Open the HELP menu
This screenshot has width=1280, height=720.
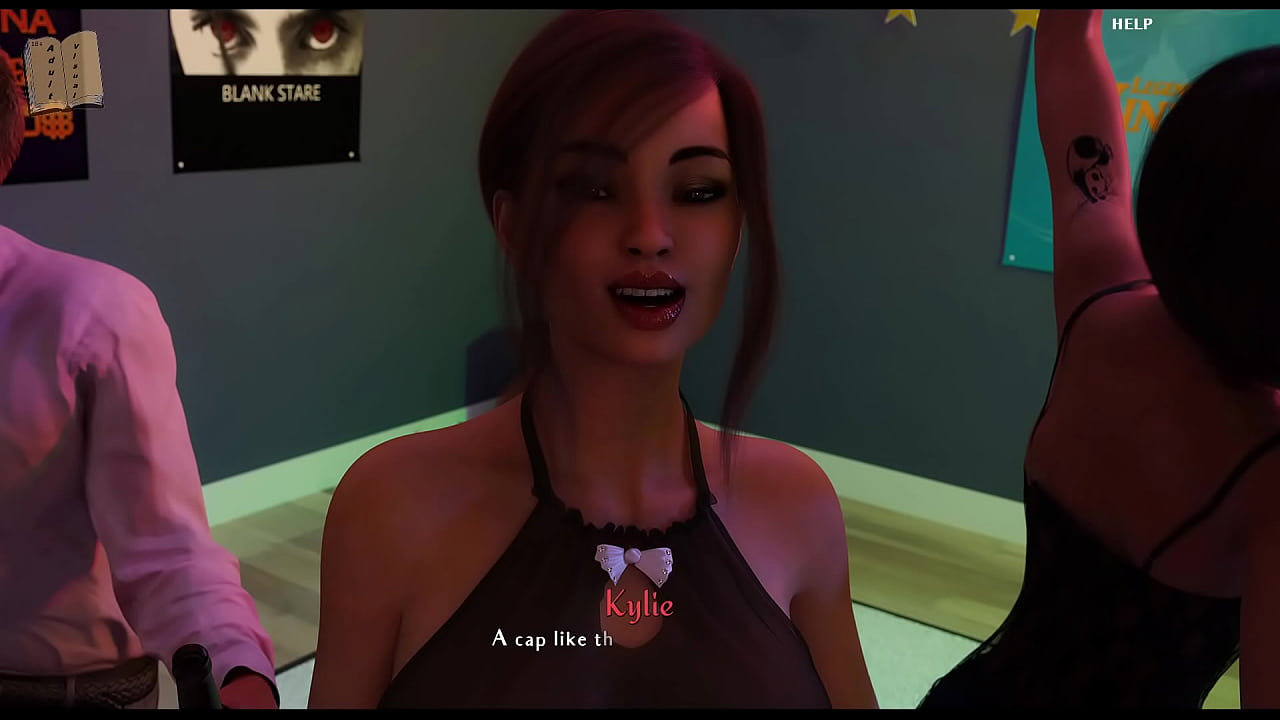[1132, 24]
